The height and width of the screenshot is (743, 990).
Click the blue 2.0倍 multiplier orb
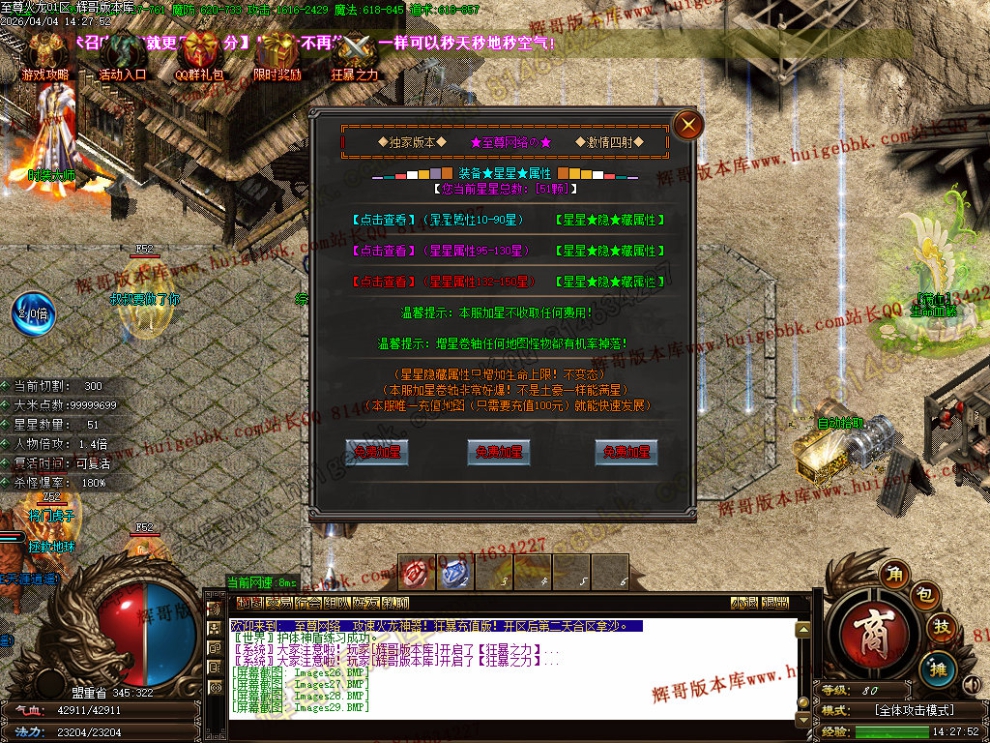click(x=33, y=311)
